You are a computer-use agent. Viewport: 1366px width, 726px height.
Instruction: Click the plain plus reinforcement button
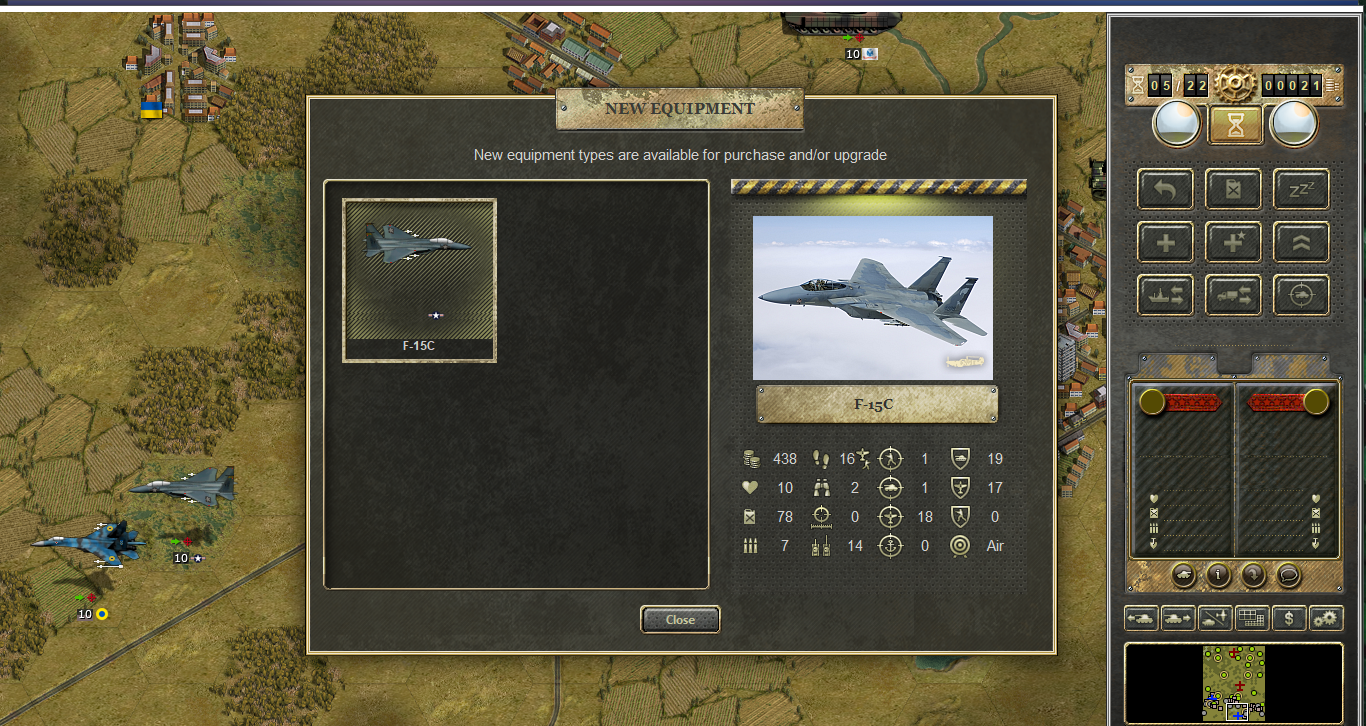click(1165, 242)
